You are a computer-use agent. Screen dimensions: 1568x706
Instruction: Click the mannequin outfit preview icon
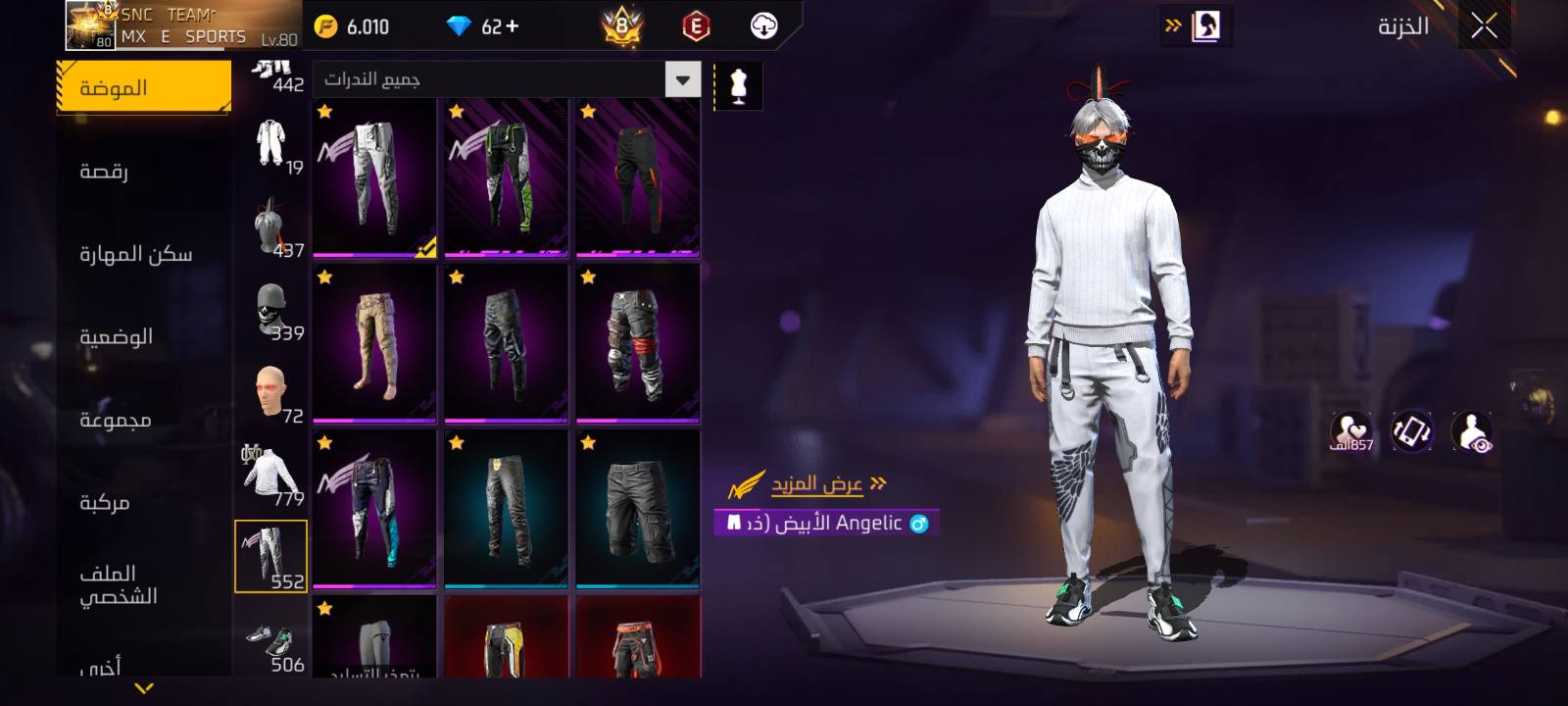point(738,87)
